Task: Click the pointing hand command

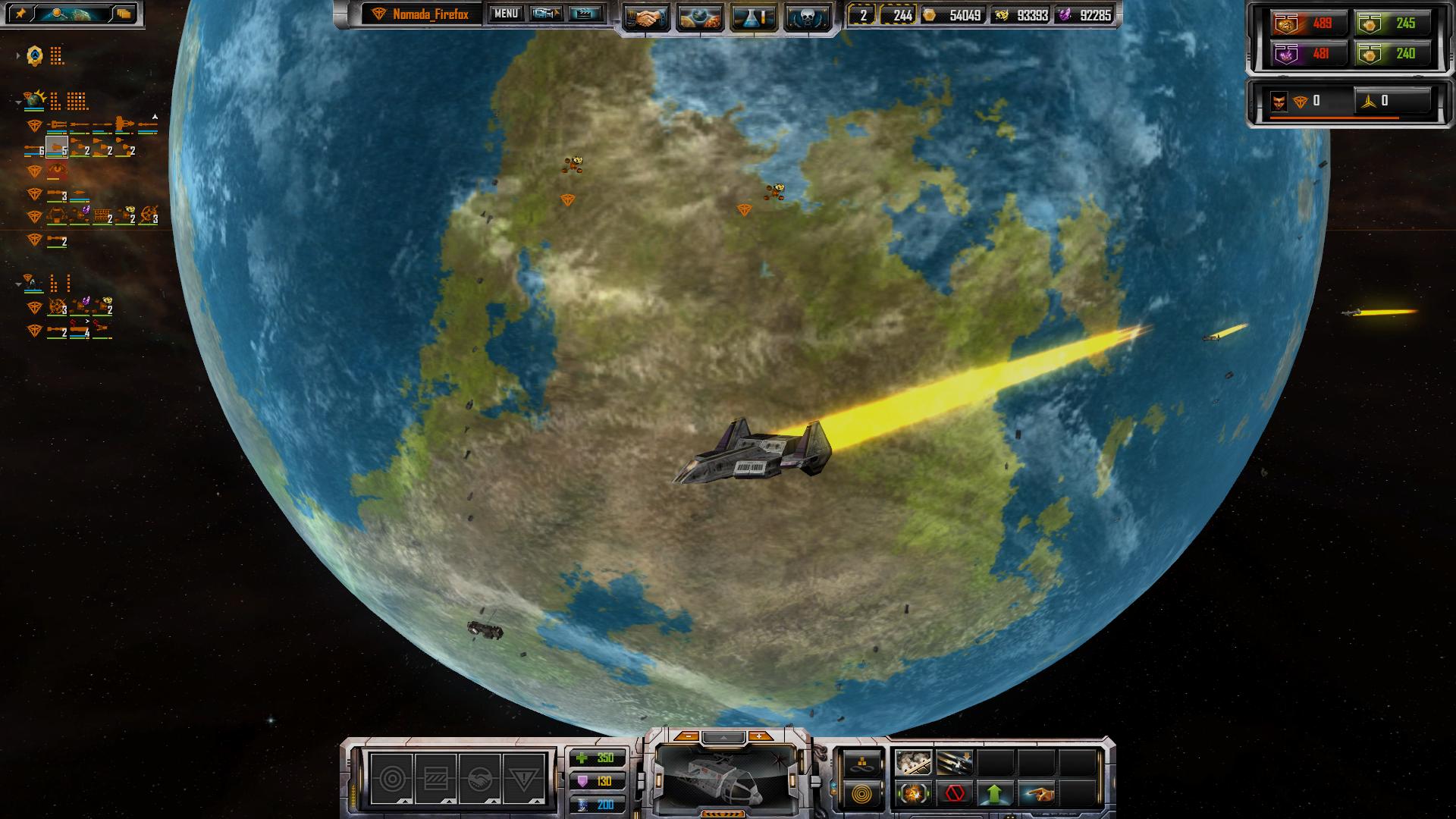Action: [1036, 795]
